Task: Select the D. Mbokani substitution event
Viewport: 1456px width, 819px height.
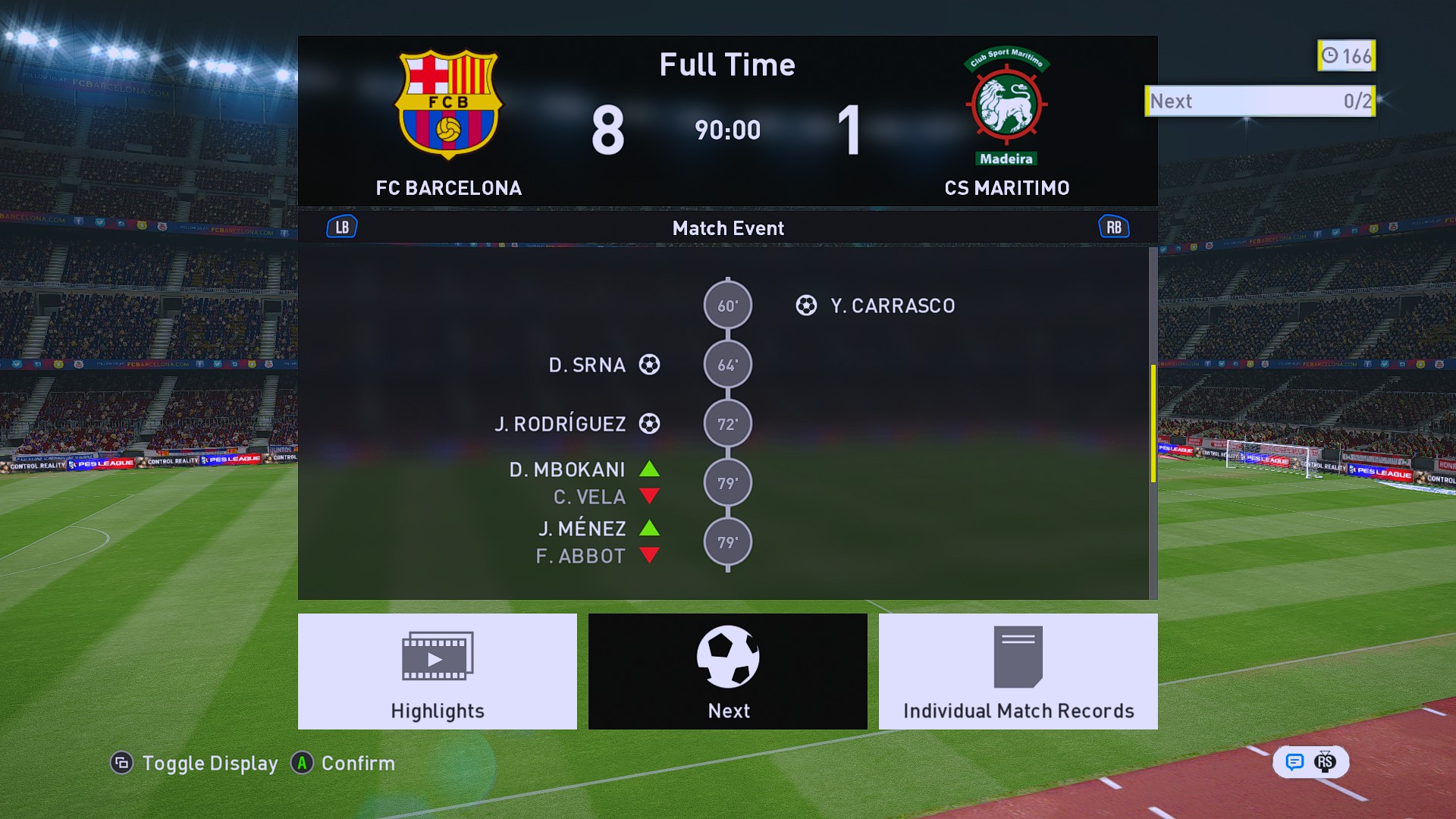Action: tap(567, 470)
